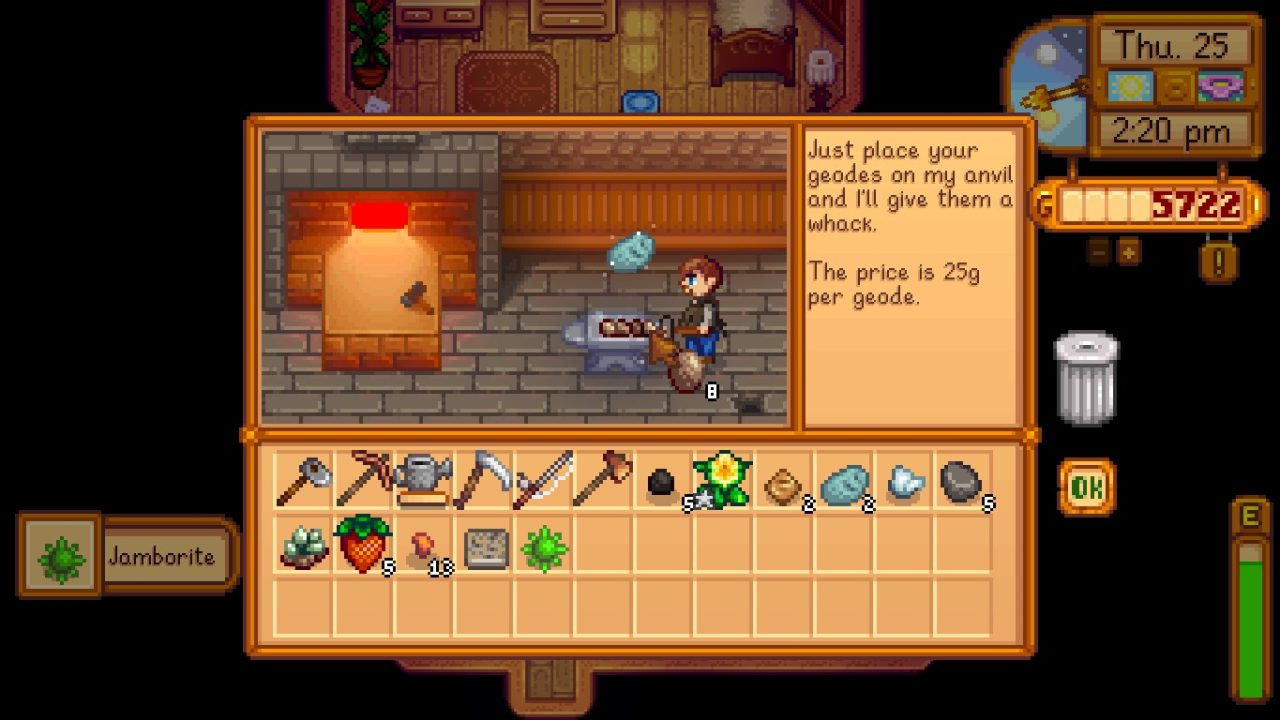
Task: Place the geode on Clint's anvil
Action: pyautogui.click(x=608, y=330)
